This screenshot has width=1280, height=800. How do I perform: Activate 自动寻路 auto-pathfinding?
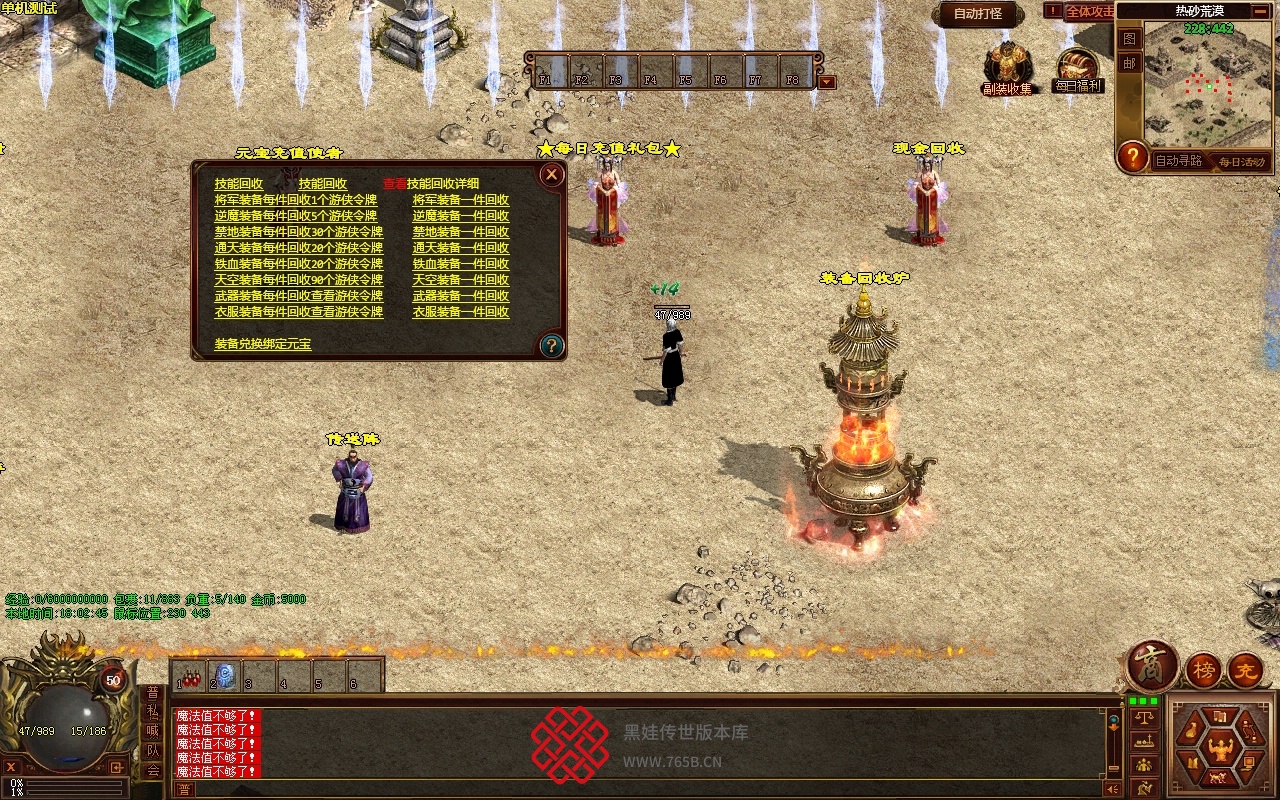tap(1178, 161)
